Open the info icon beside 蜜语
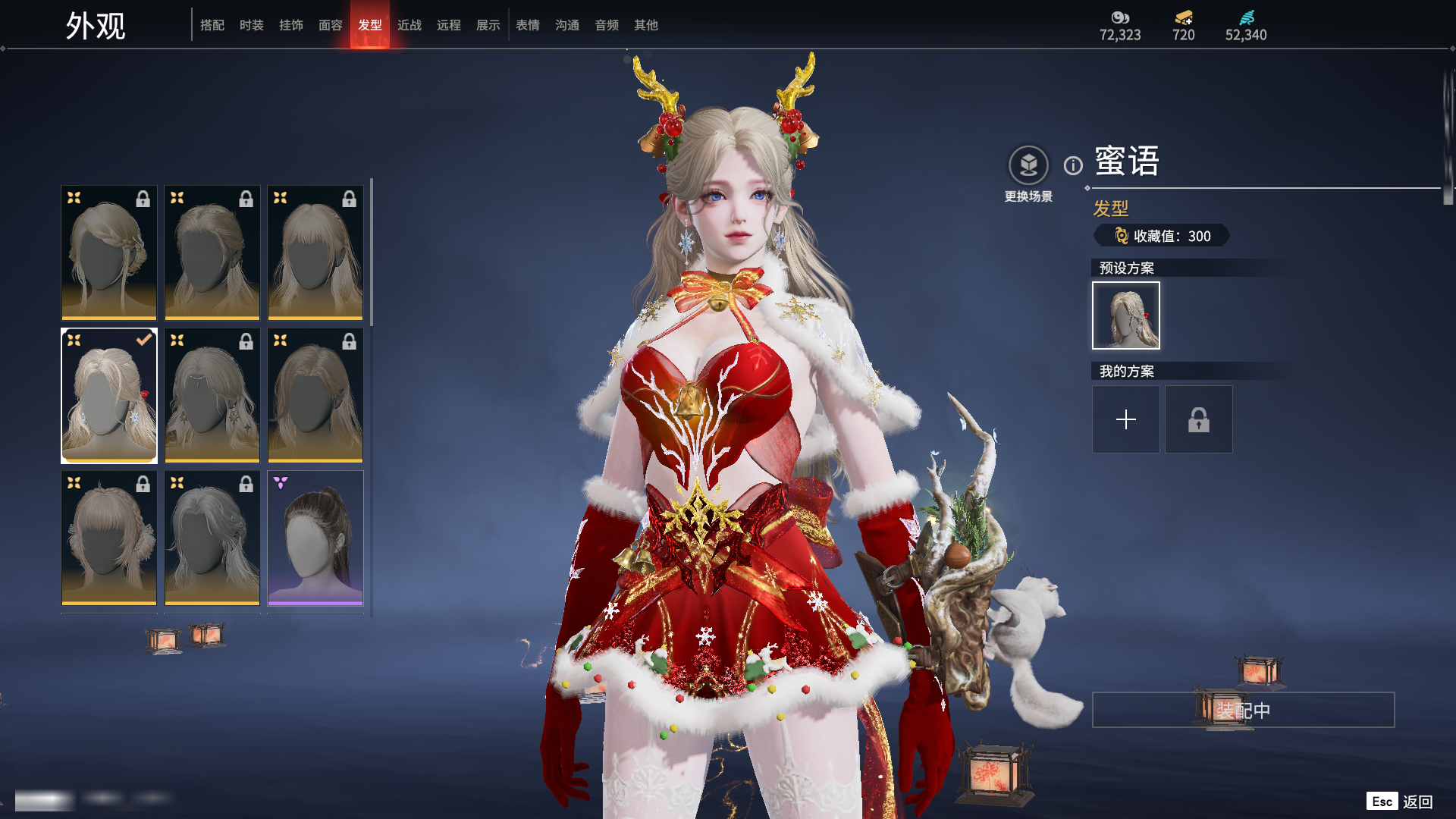Viewport: 1456px width, 819px height. click(1073, 165)
